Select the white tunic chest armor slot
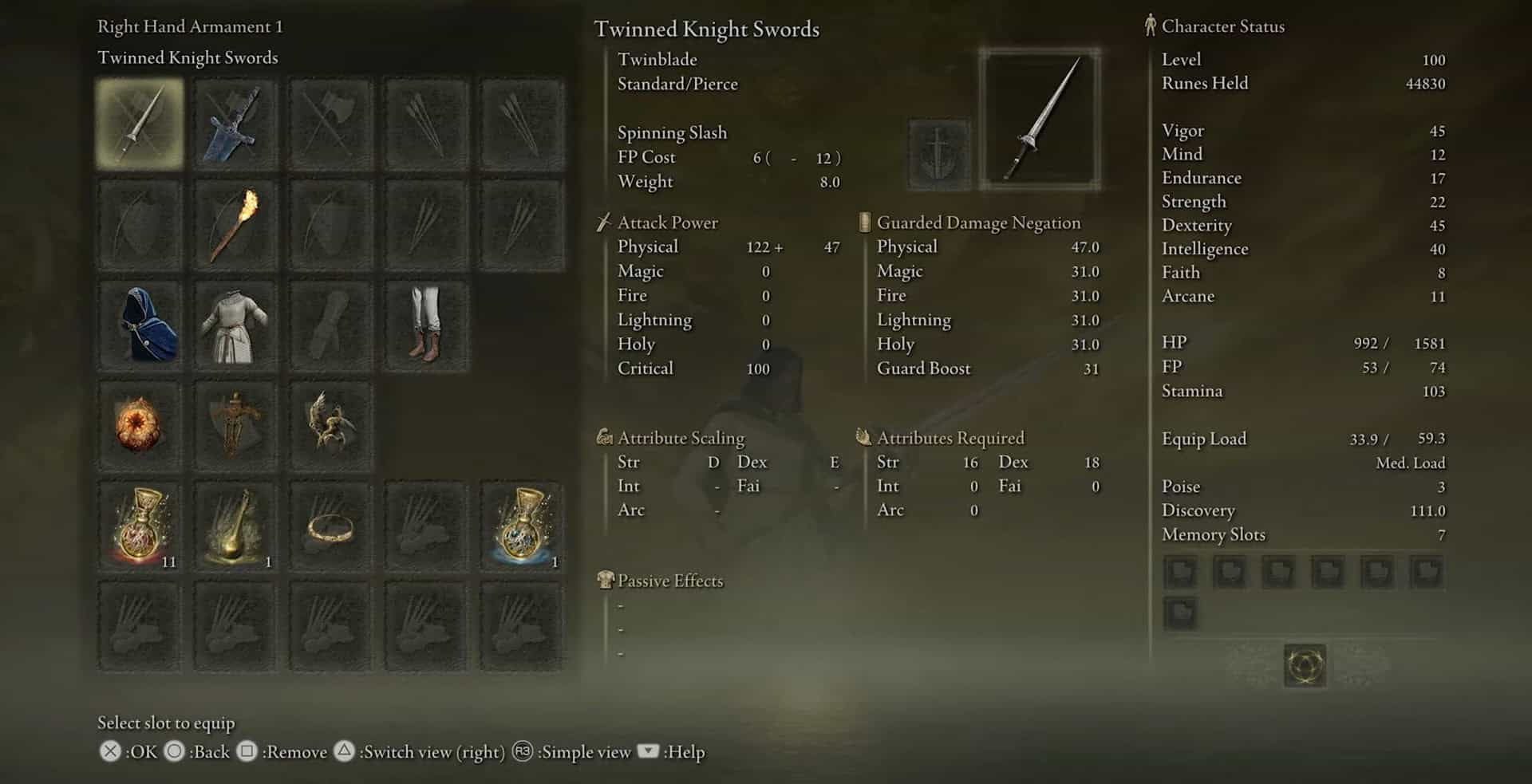Image resolution: width=1532 pixels, height=784 pixels. point(235,325)
